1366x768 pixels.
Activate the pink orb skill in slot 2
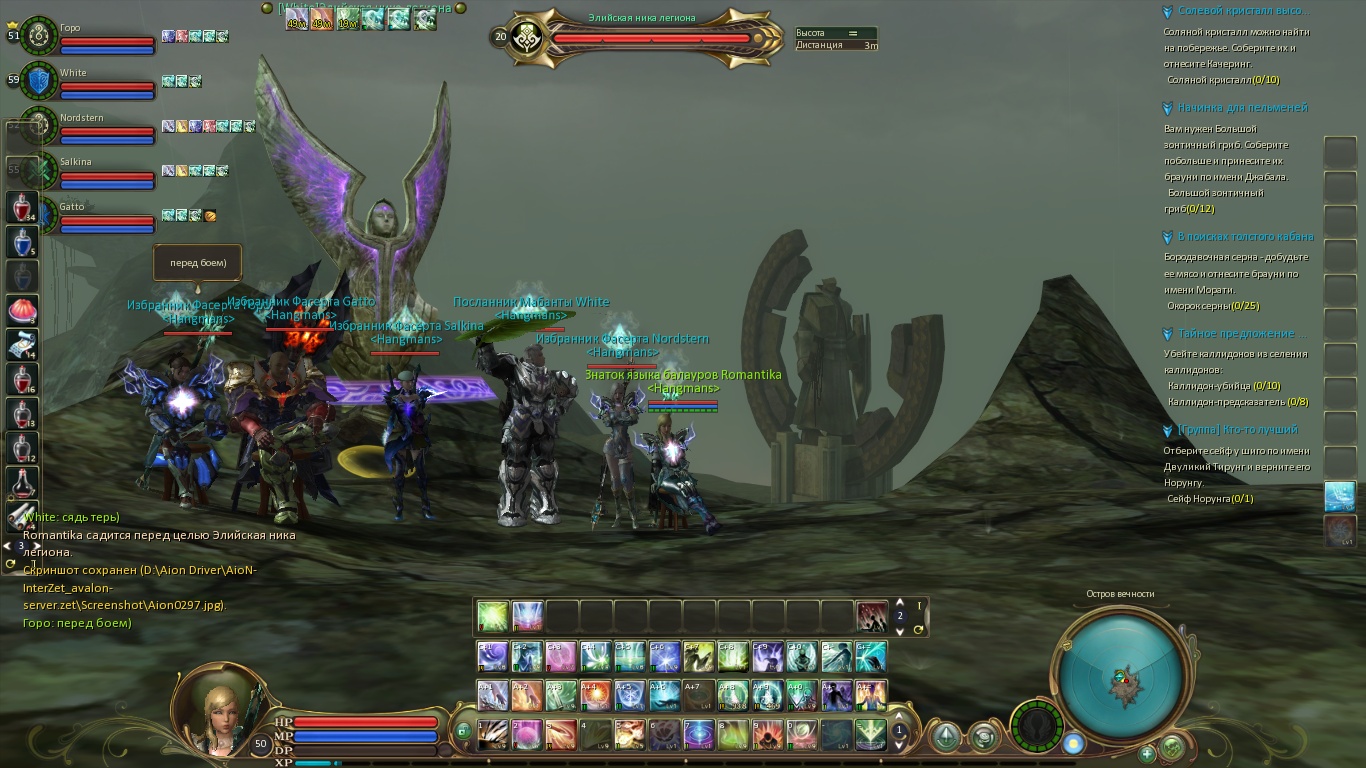527,735
